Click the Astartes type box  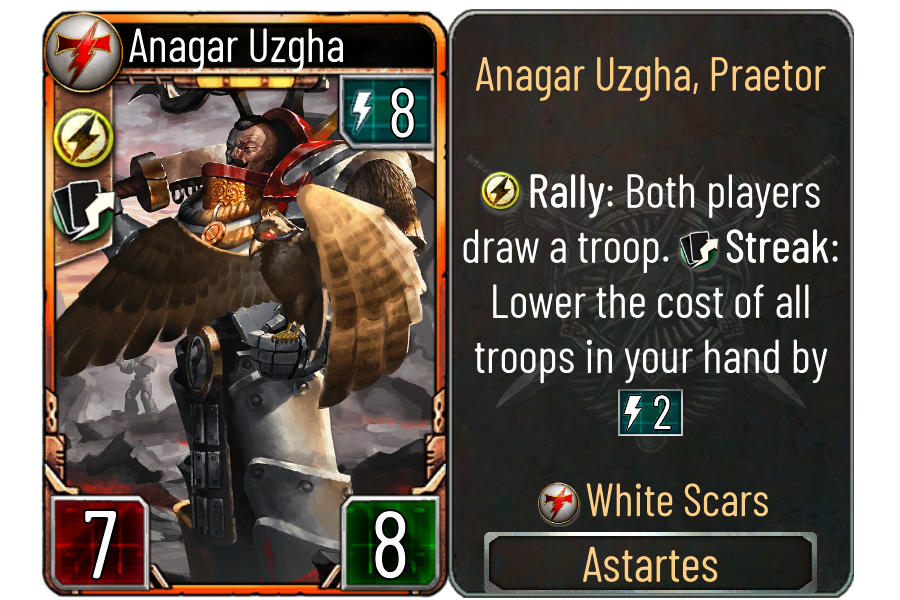pyautogui.click(x=650, y=565)
